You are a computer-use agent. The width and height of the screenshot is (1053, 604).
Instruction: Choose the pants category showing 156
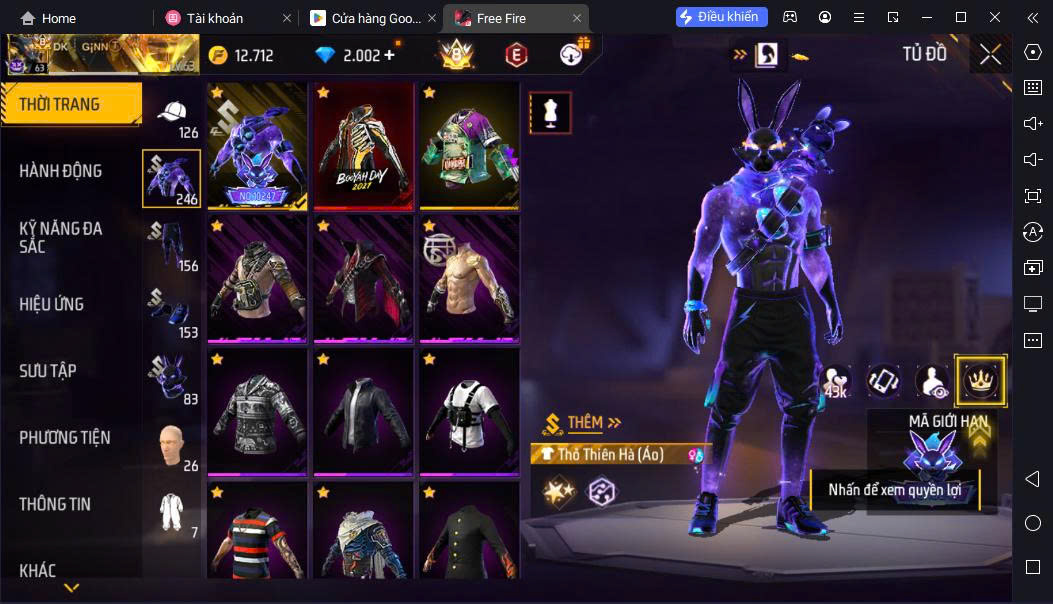tap(172, 247)
